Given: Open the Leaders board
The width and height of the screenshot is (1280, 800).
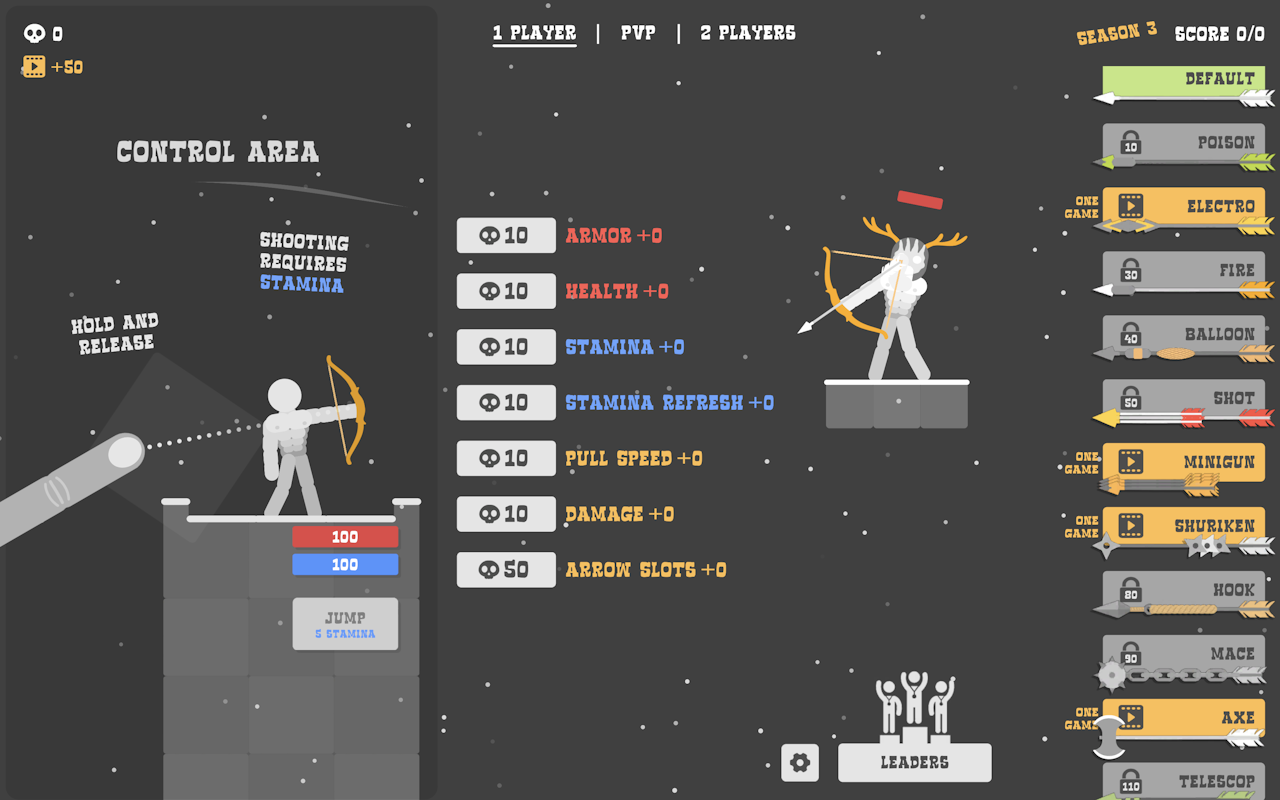Looking at the screenshot, I should coord(914,762).
